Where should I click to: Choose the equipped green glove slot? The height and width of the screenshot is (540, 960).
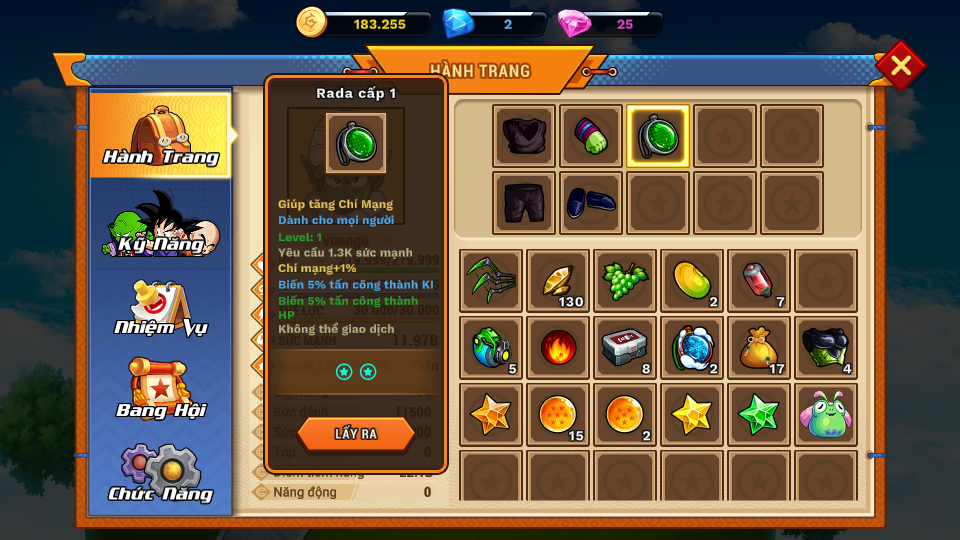pos(591,136)
